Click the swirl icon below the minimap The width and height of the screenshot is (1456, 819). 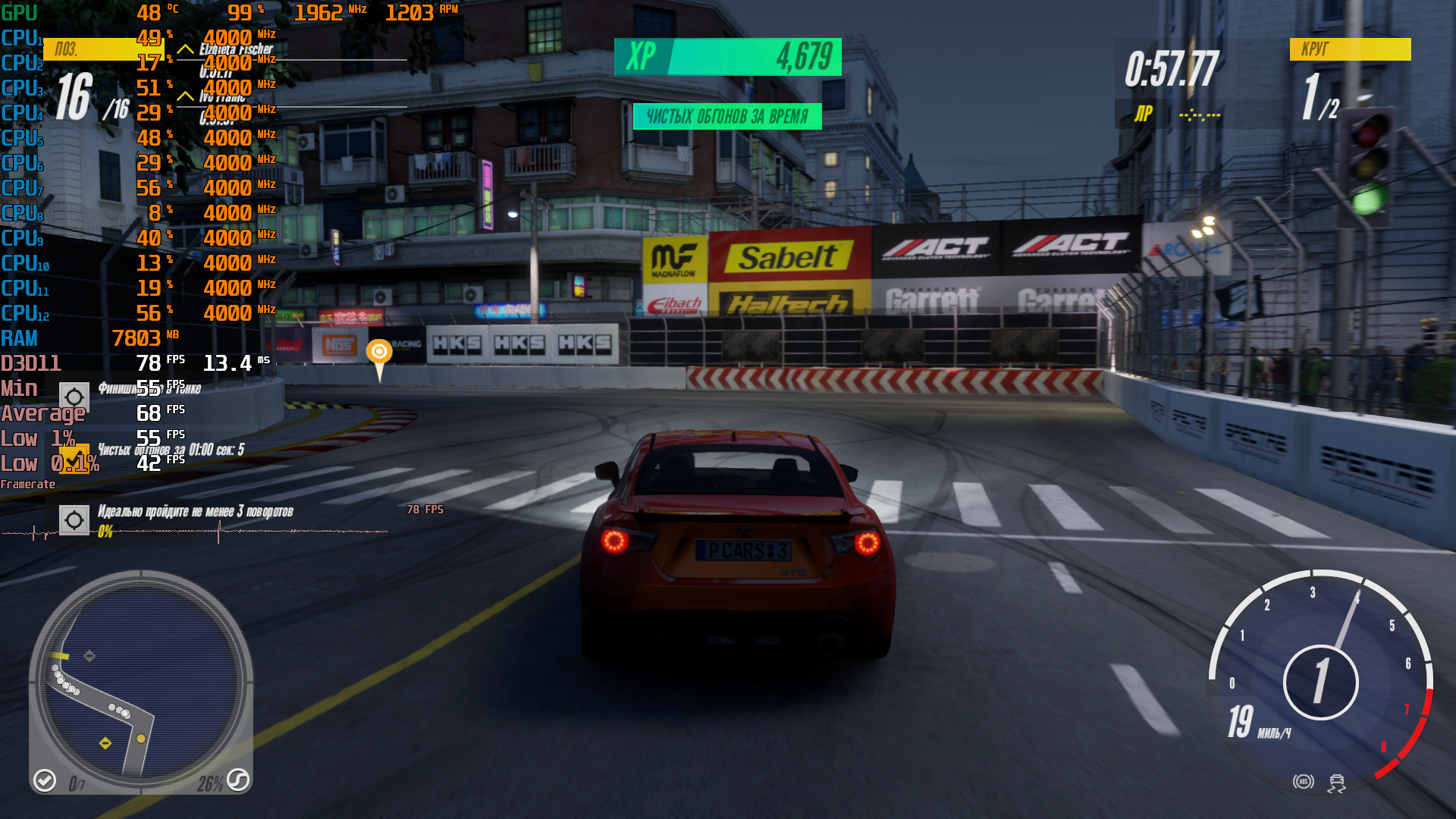tap(238, 780)
